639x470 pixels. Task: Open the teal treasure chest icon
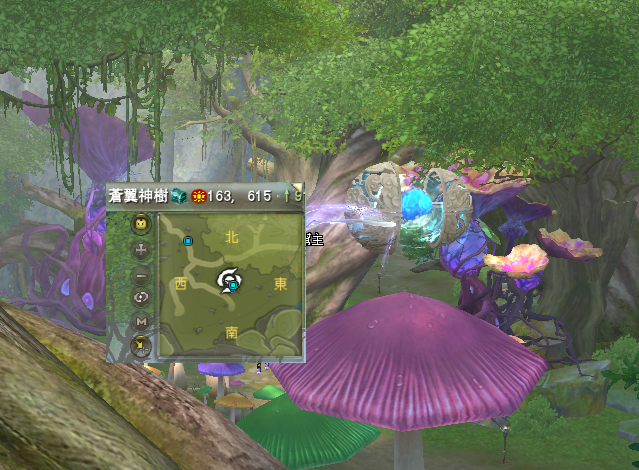click(179, 196)
